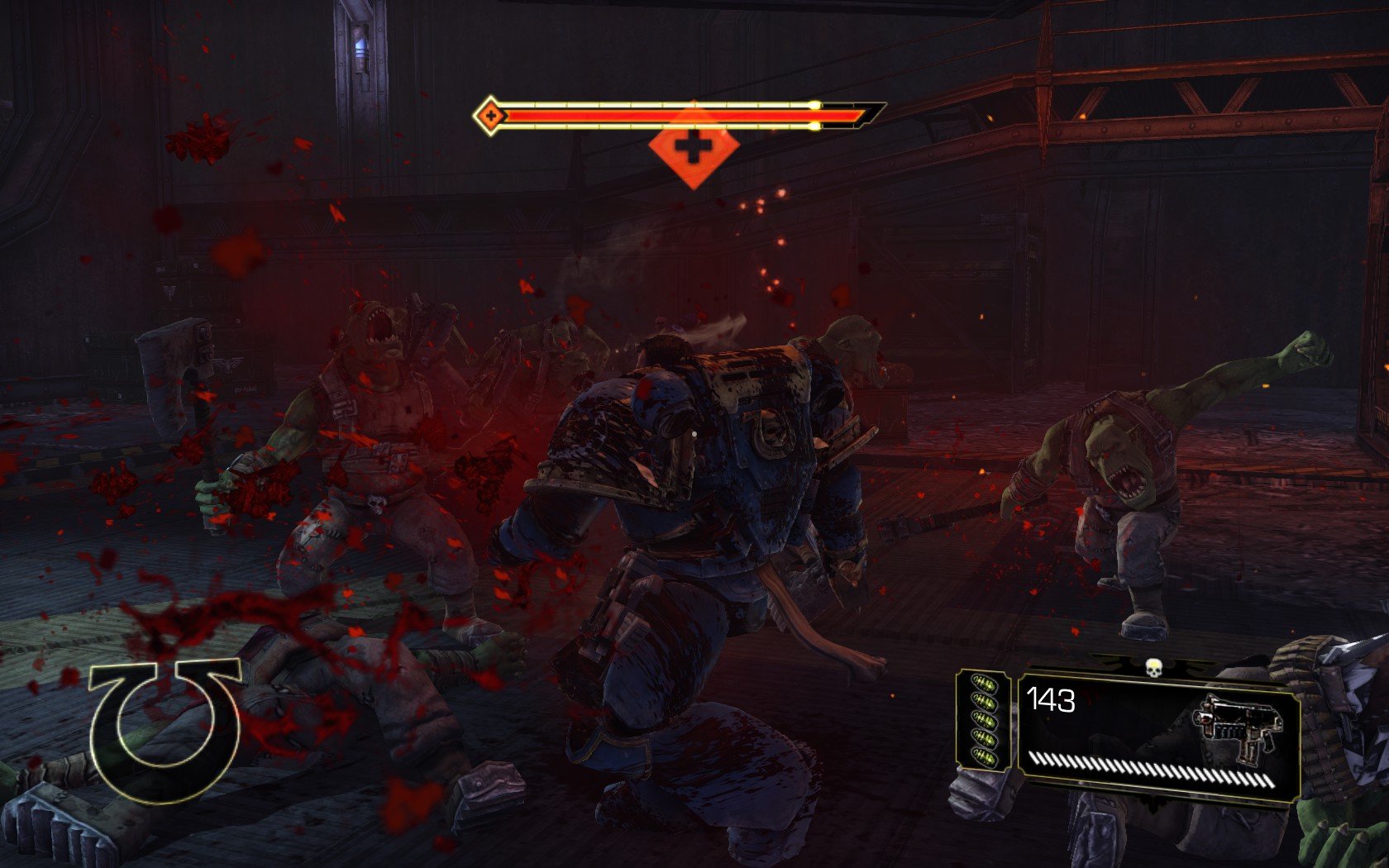1389x868 pixels.
Task: Toggle the fourth grenade pip on
Action: [x=985, y=739]
